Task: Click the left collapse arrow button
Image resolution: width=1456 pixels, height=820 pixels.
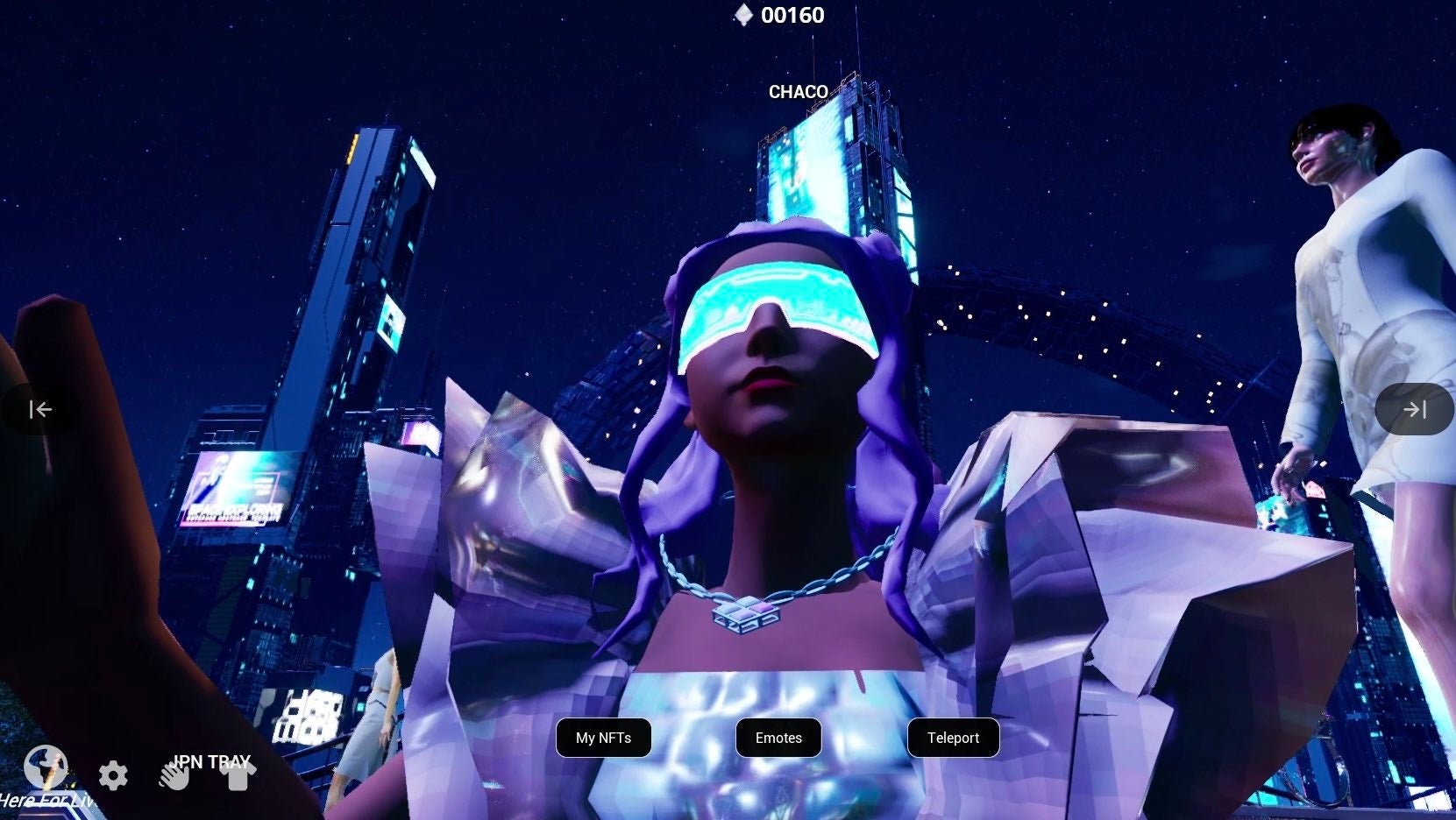Action: pos(40,409)
